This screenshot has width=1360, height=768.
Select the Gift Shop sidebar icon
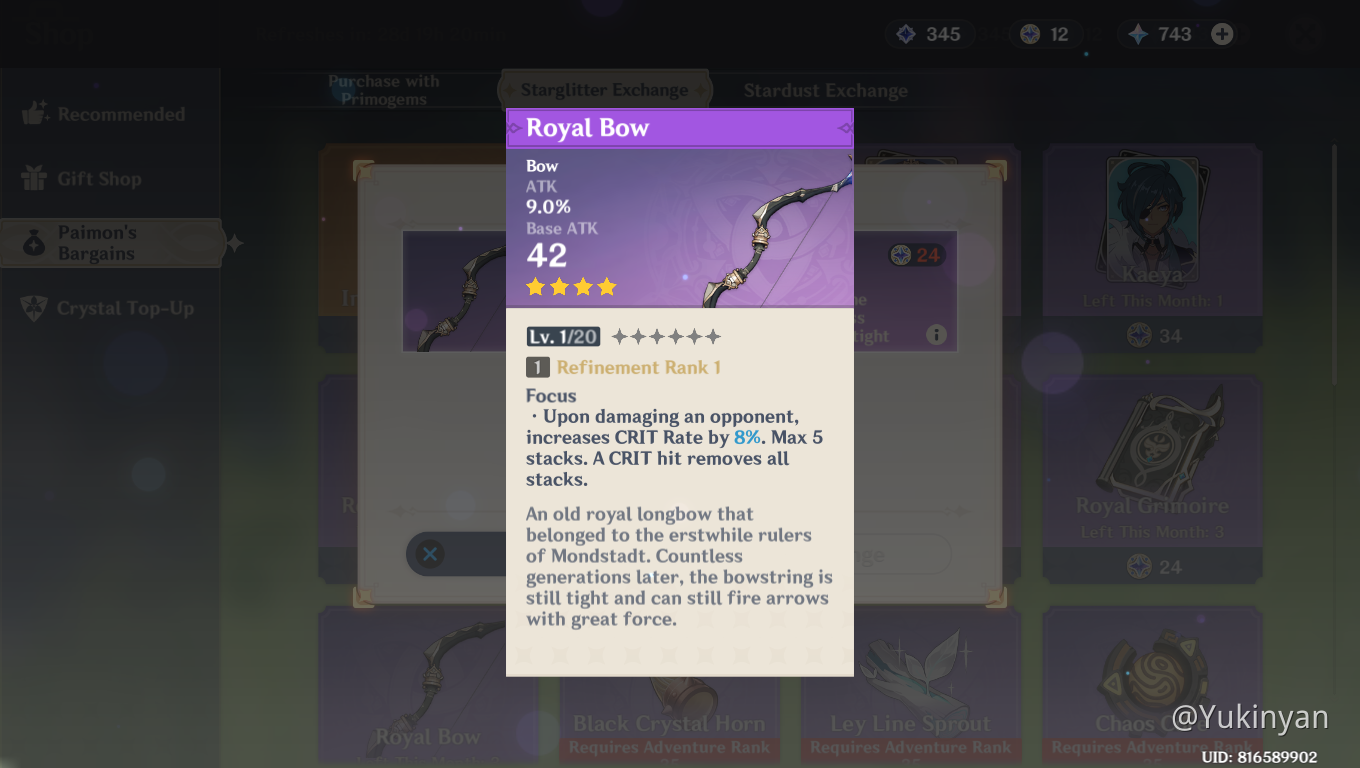[x=35, y=178]
